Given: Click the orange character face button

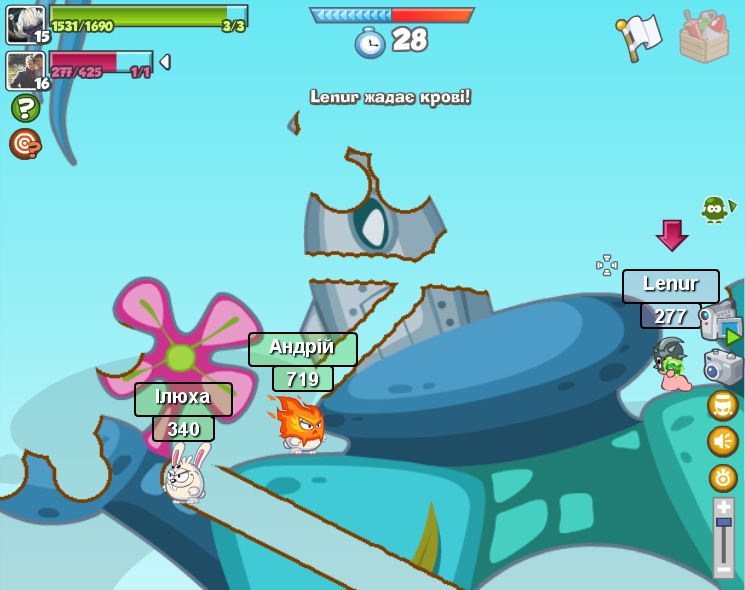Looking at the screenshot, I should (x=723, y=405).
